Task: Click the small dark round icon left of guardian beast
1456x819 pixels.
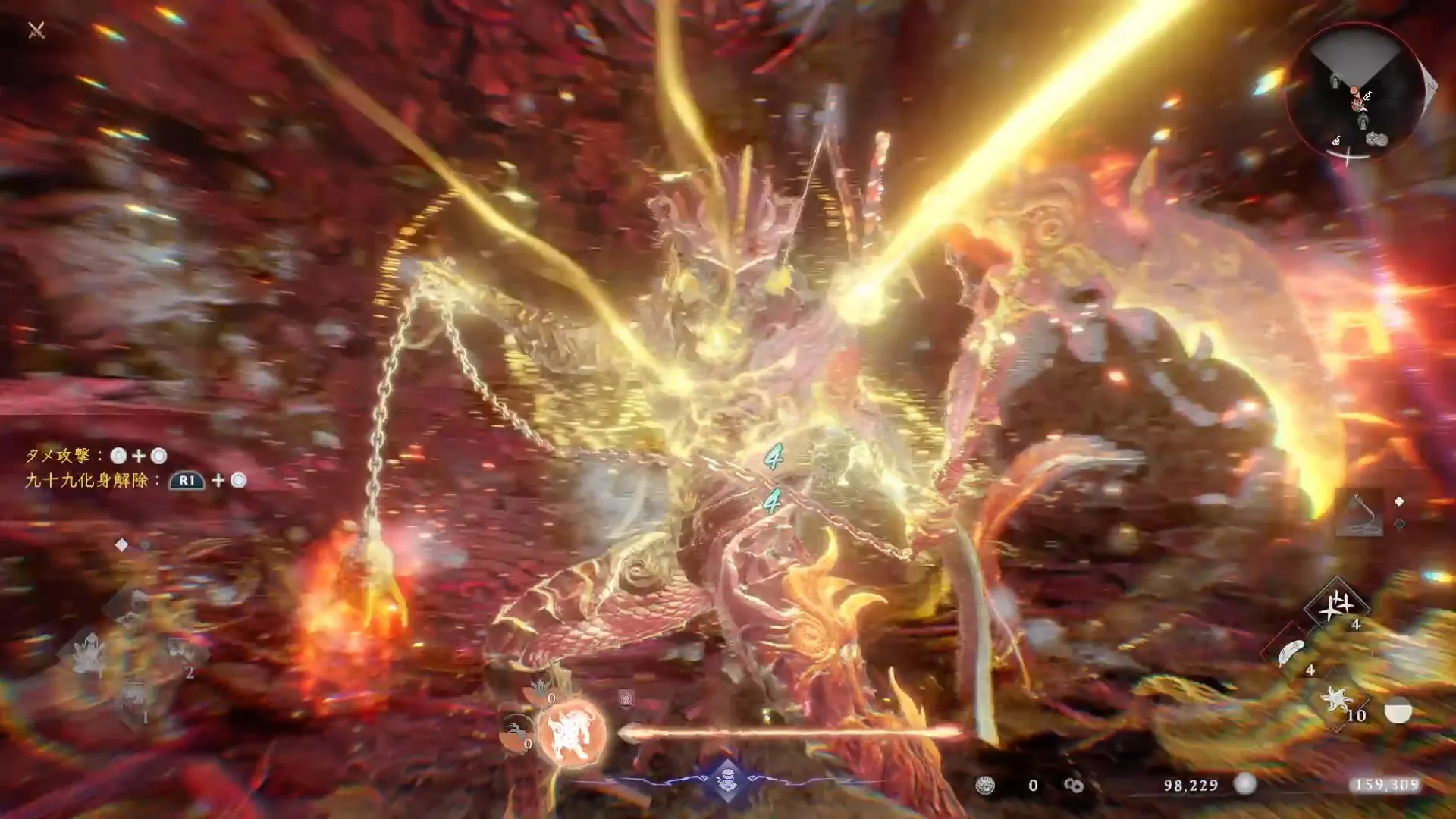Action: coord(516,732)
